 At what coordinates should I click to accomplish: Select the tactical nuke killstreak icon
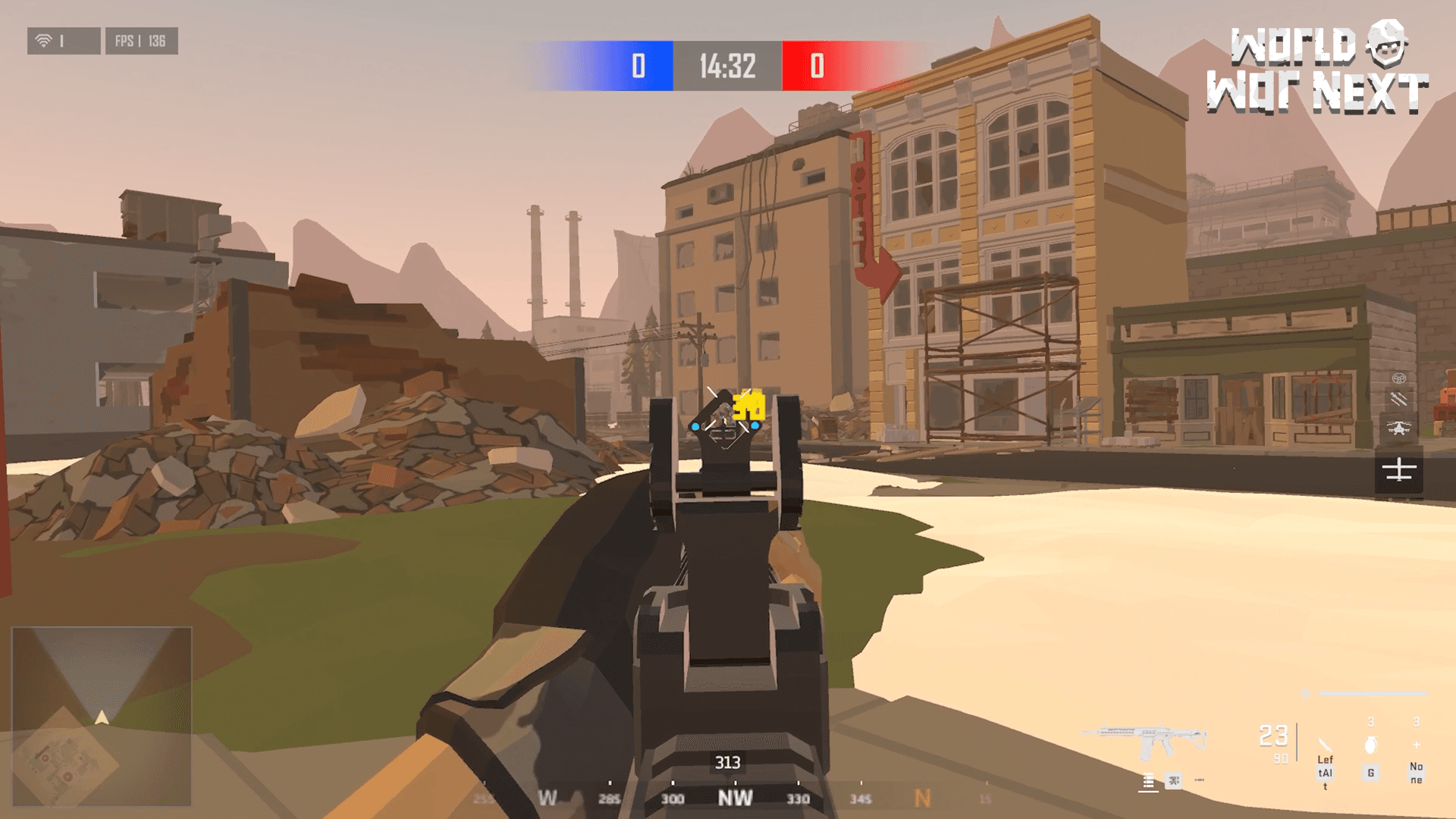[x=1398, y=378]
